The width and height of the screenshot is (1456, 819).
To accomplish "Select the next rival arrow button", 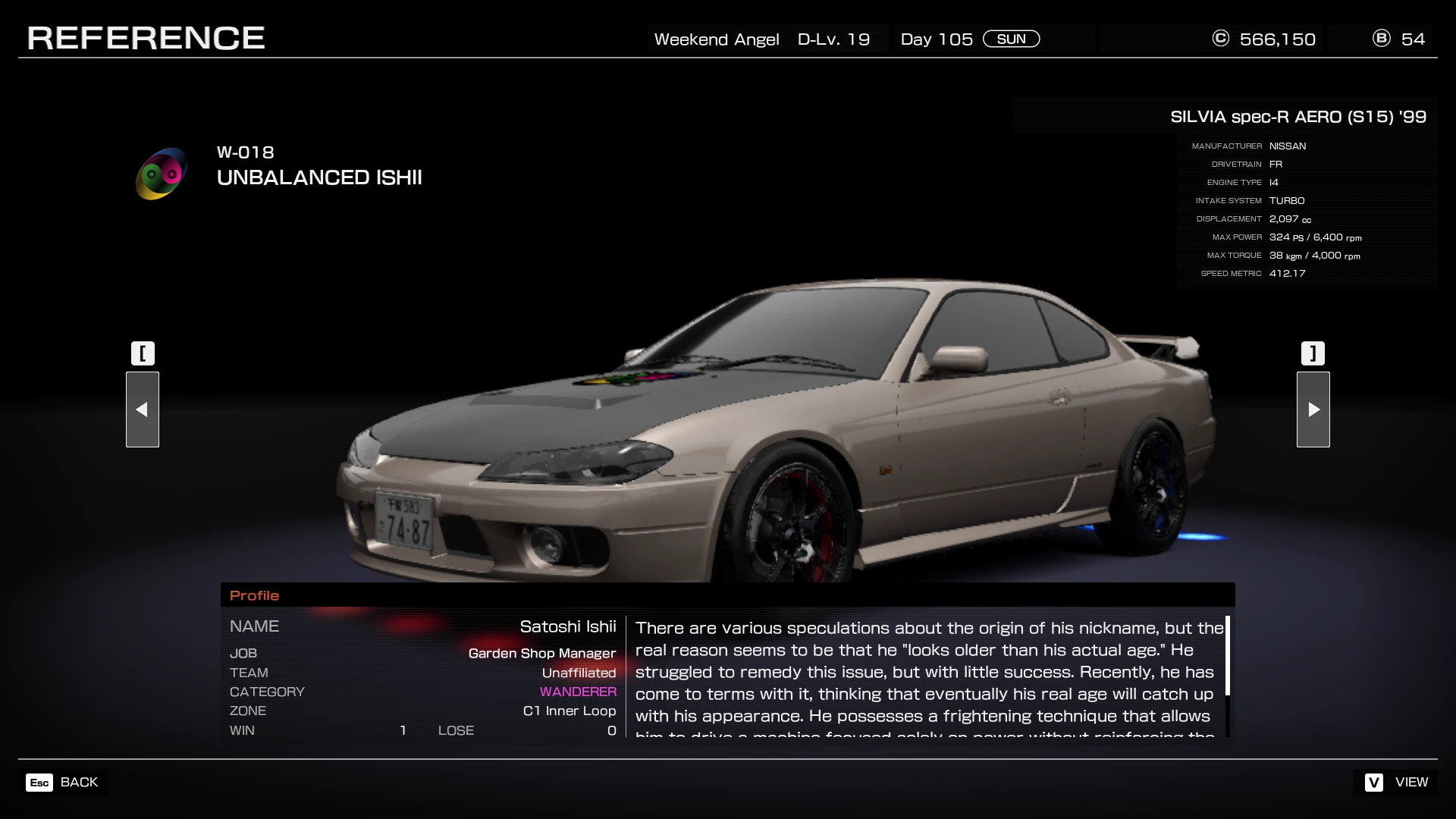I will [x=1313, y=409].
